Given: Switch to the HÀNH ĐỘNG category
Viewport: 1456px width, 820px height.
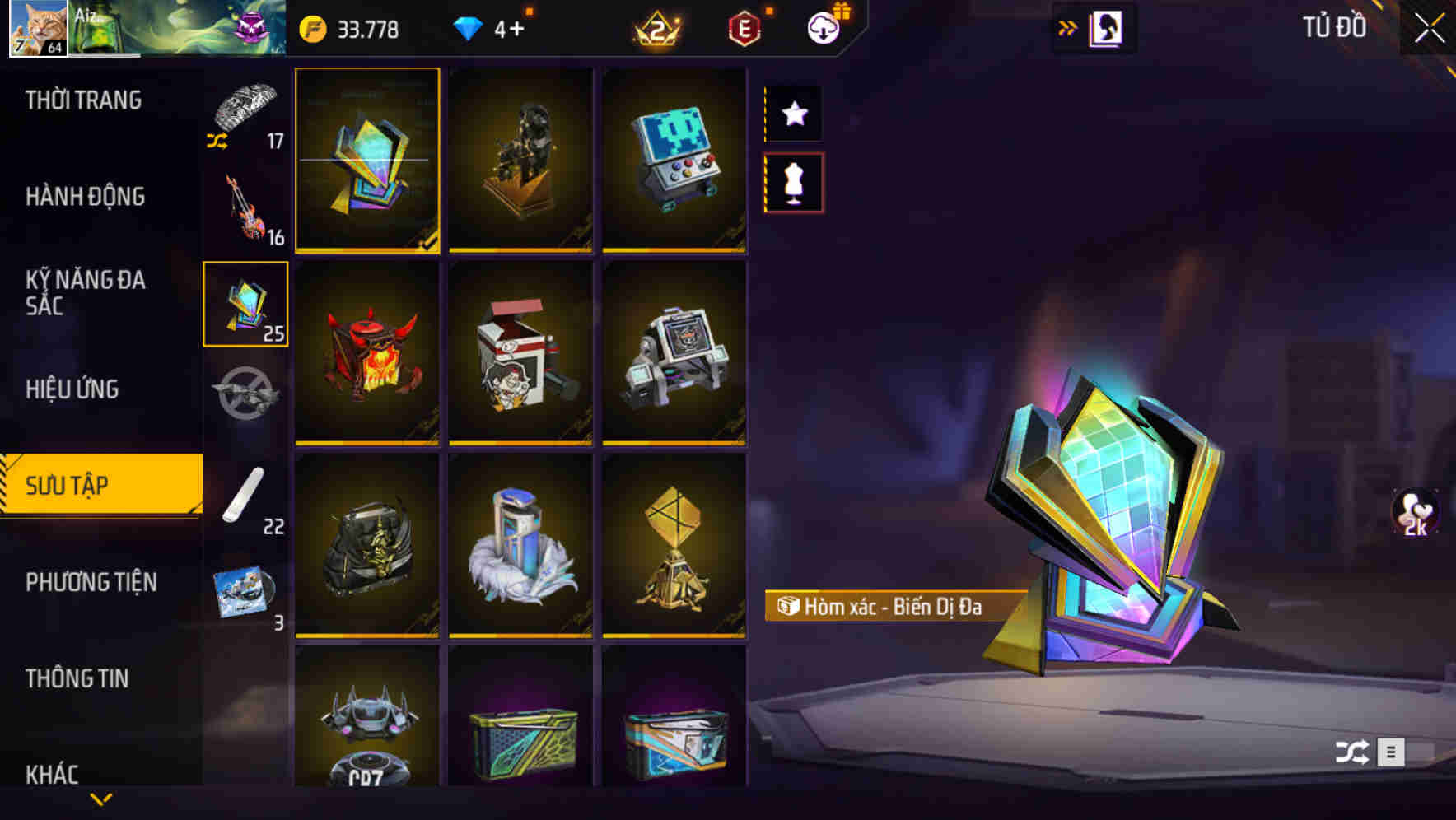Looking at the screenshot, I should (x=82, y=196).
